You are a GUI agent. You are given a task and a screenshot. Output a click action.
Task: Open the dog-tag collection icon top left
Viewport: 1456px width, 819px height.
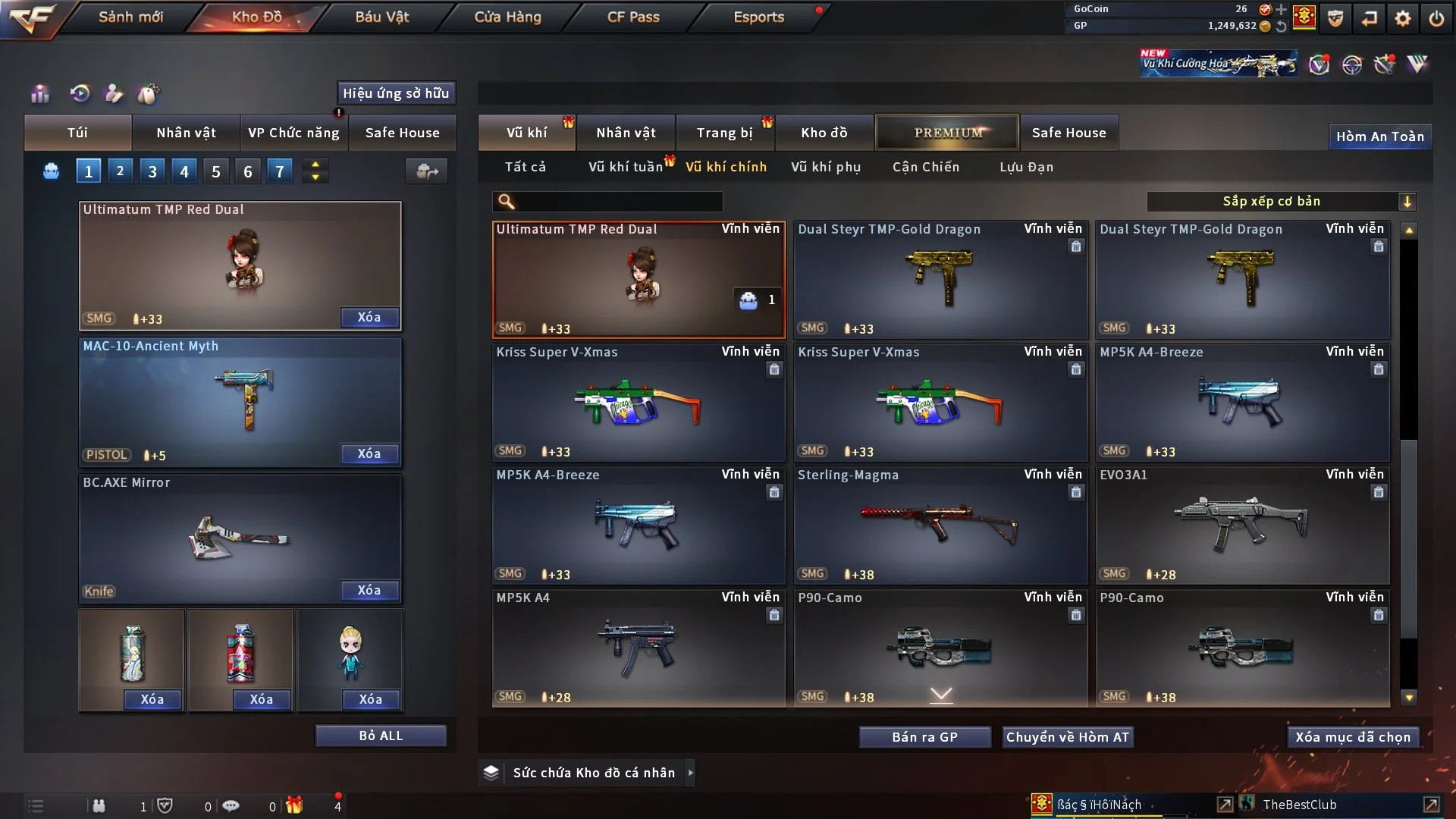pyautogui.click(x=149, y=94)
